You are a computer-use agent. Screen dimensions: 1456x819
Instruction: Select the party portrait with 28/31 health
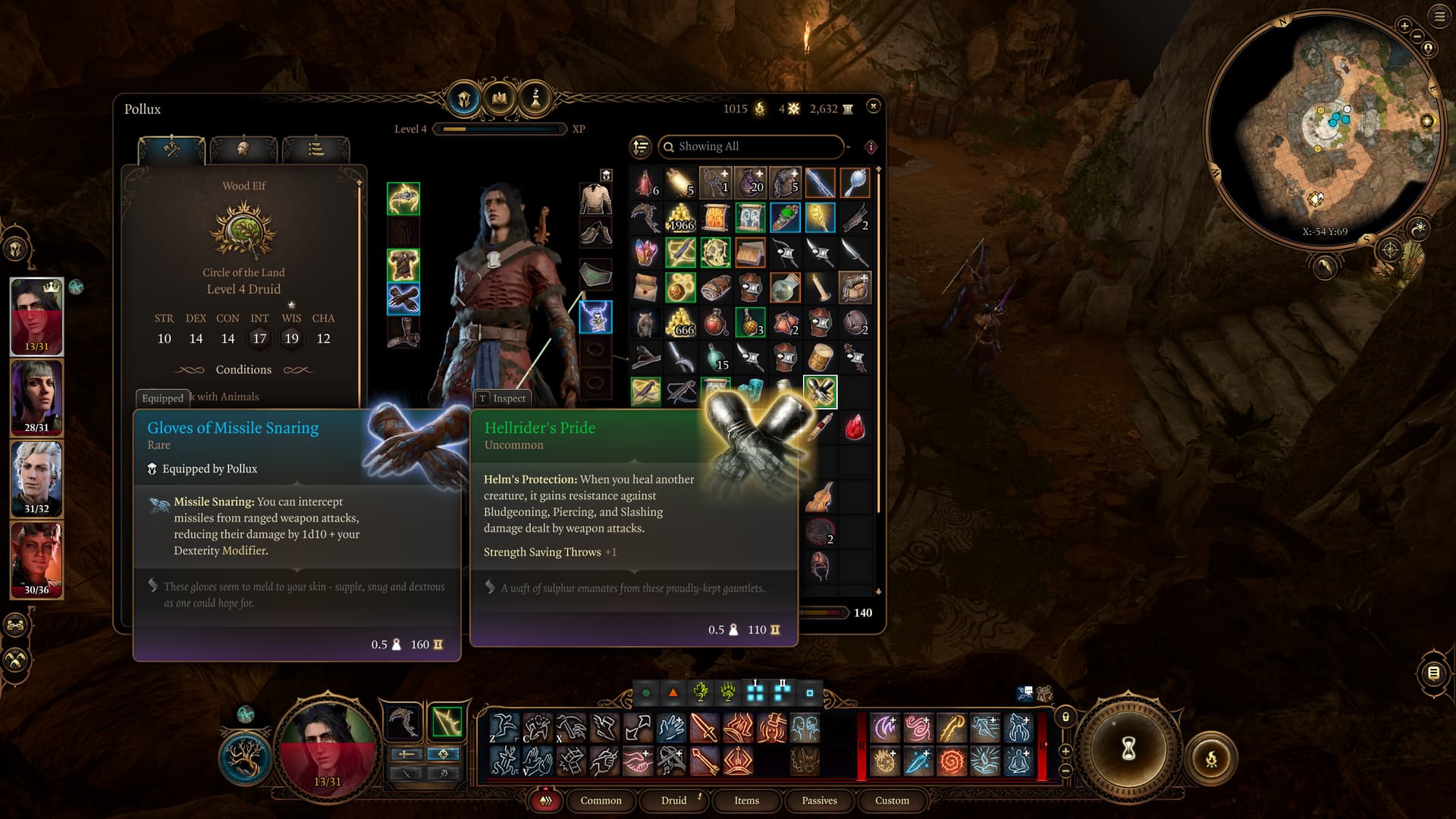point(36,396)
